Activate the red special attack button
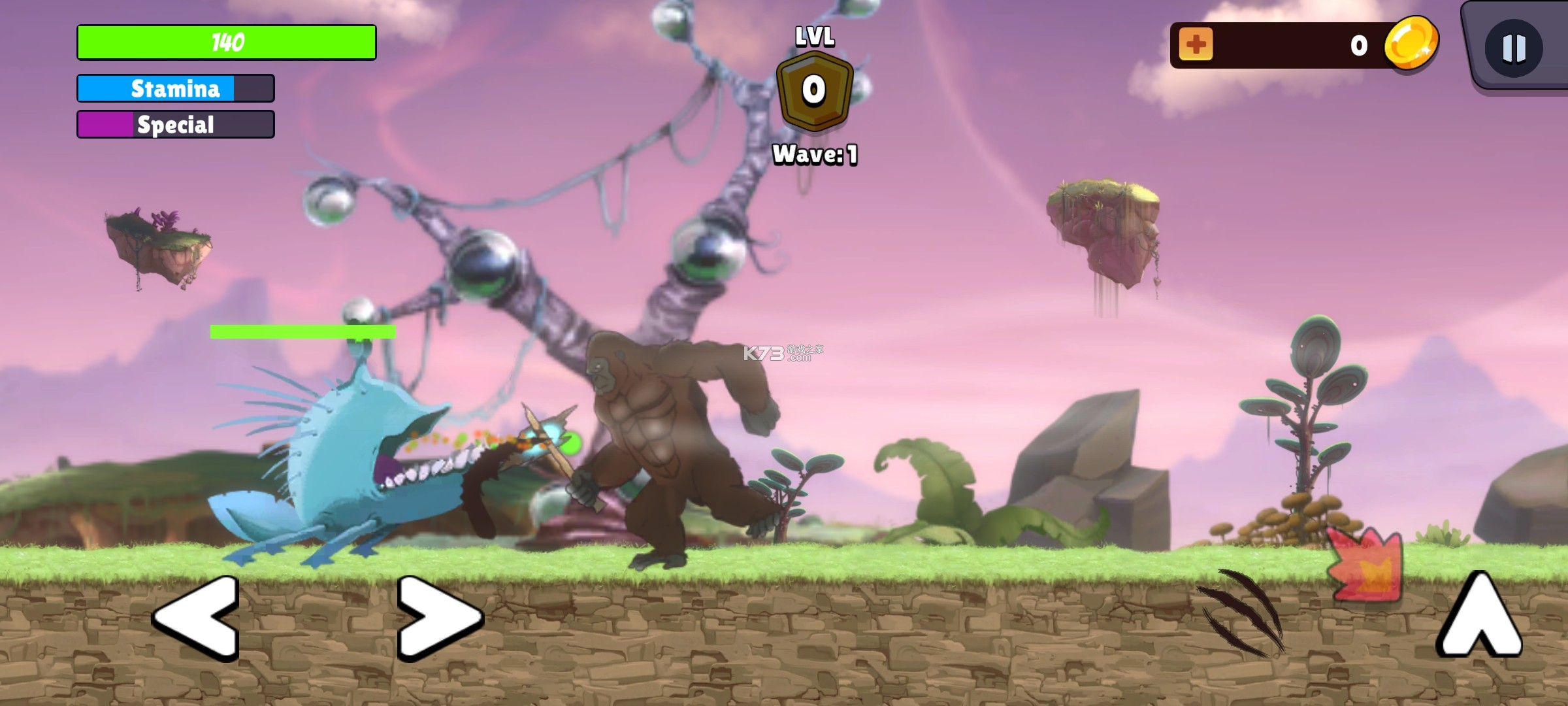The width and height of the screenshot is (1568, 706). tap(1365, 563)
